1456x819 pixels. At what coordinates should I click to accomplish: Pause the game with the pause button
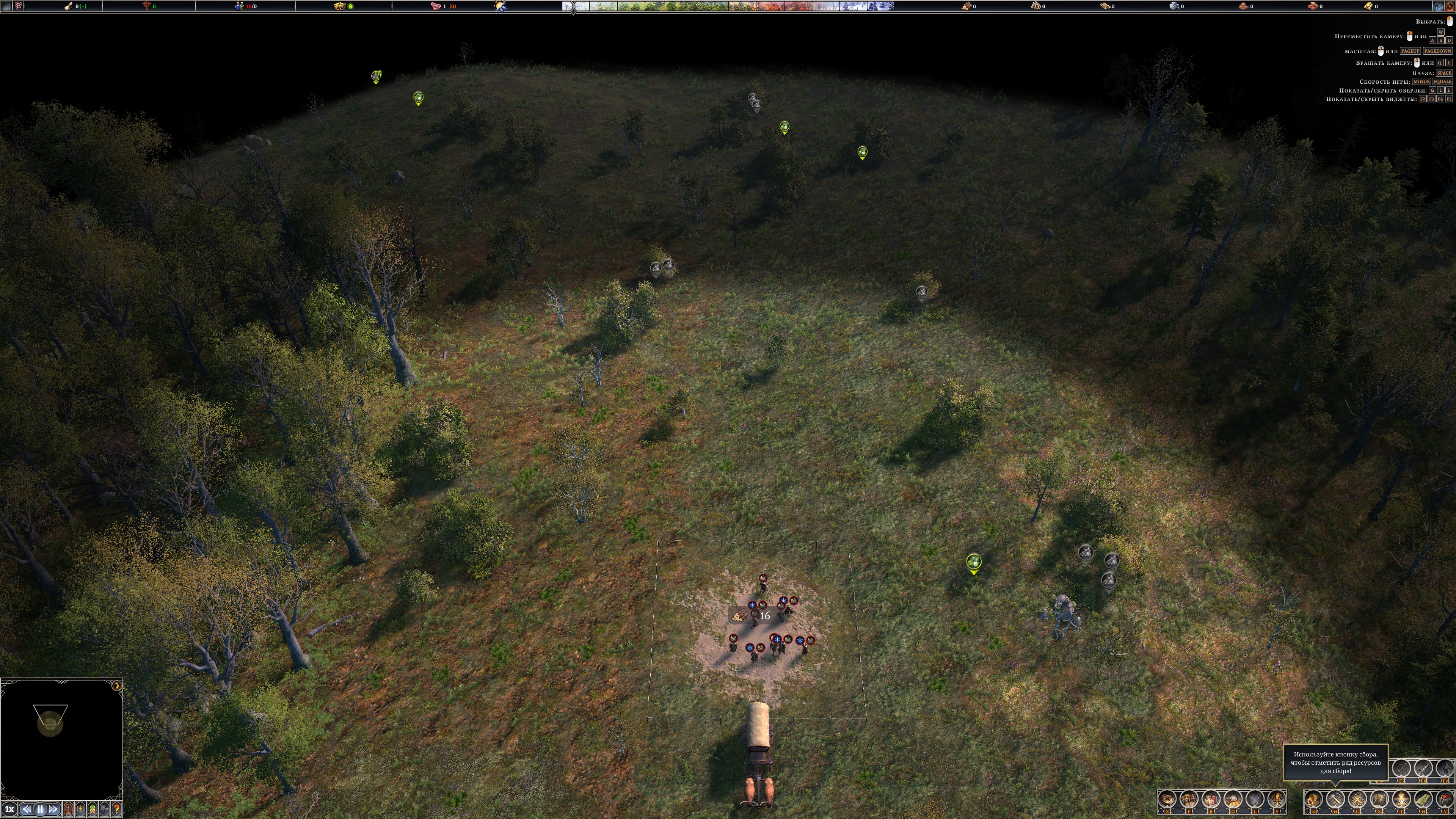[x=40, y=810]
